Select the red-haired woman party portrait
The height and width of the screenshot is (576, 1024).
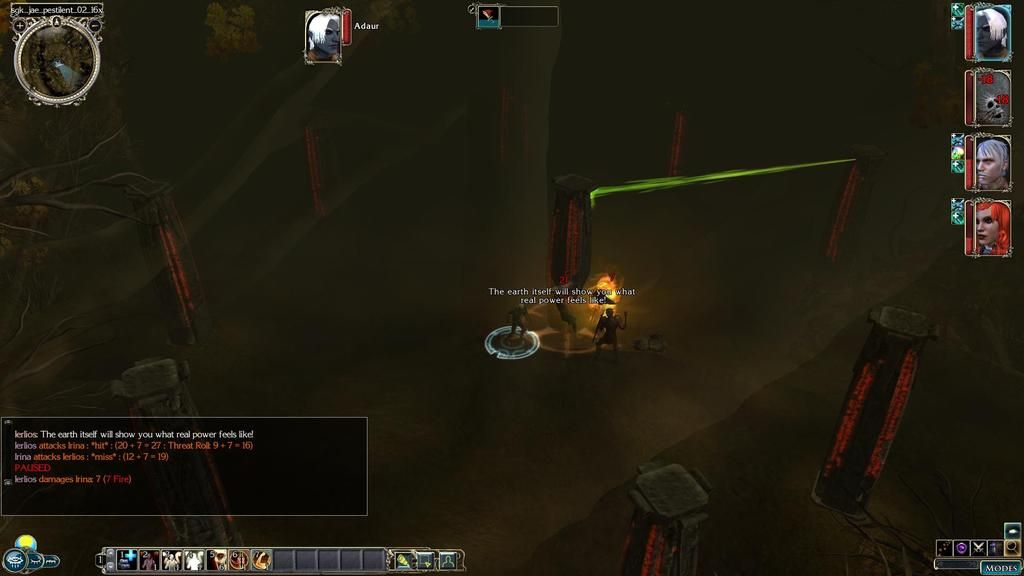[990, 228]
